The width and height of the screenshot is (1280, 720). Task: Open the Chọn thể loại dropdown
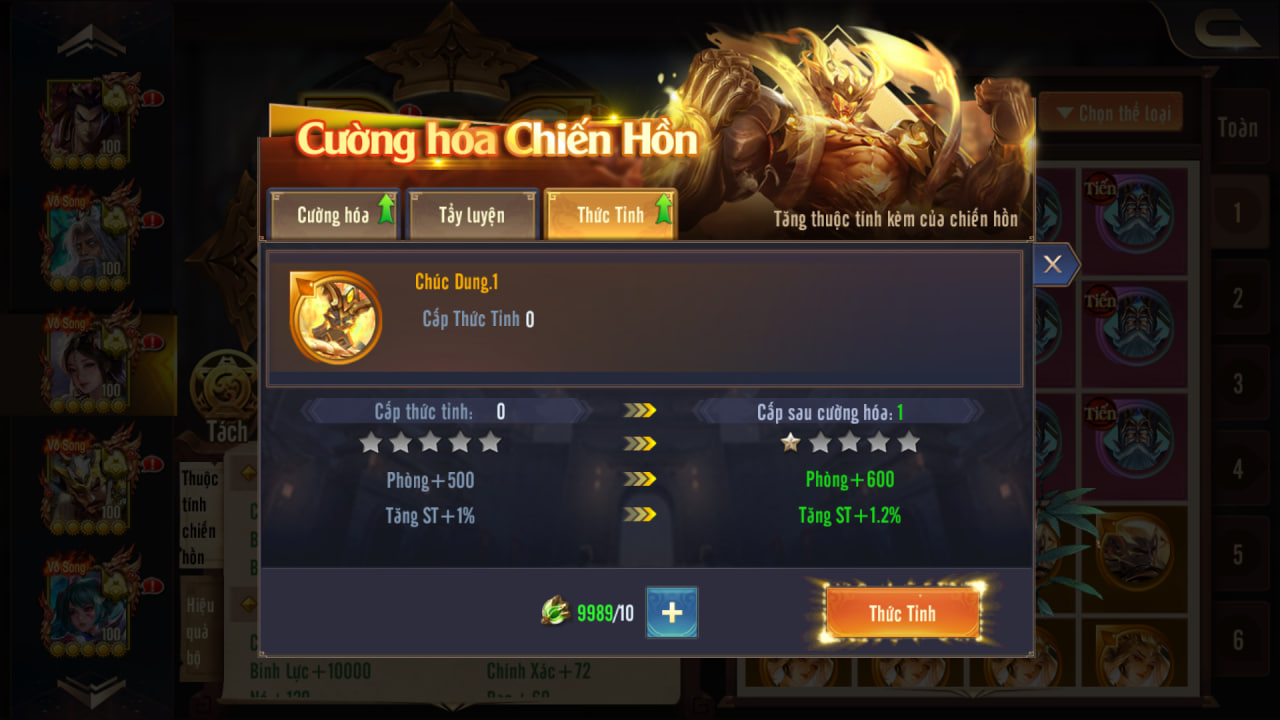click(1112, 113)
